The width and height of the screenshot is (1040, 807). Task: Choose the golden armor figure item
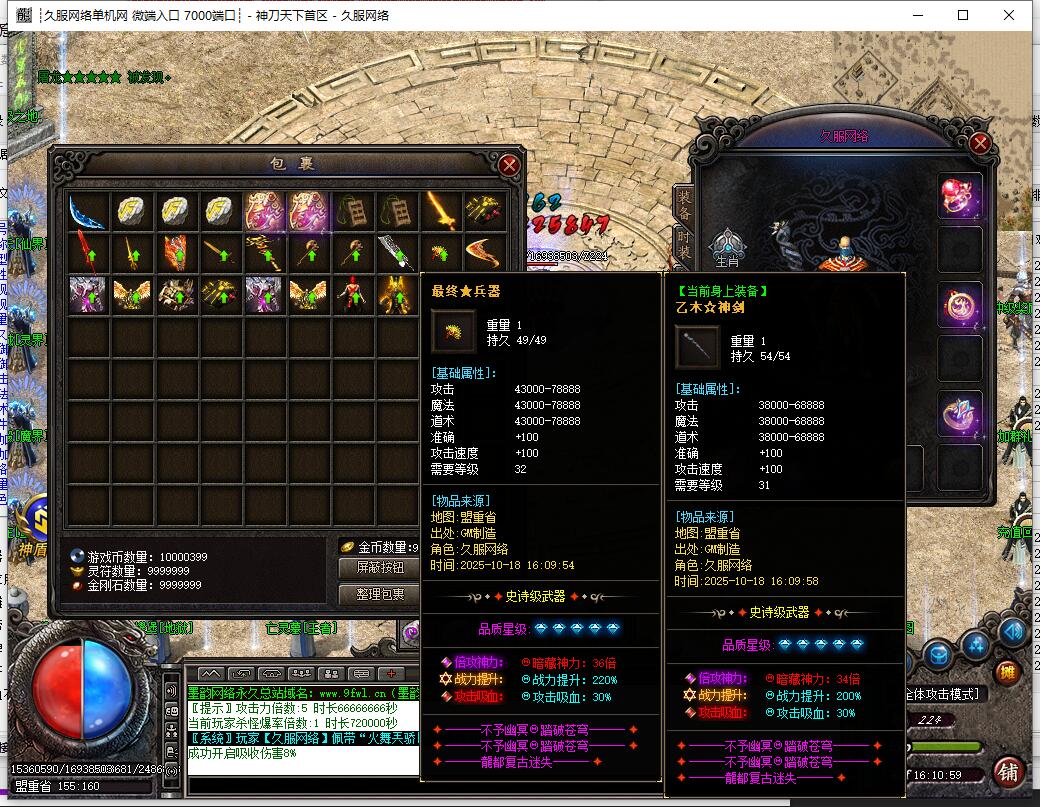pos(396,294)
